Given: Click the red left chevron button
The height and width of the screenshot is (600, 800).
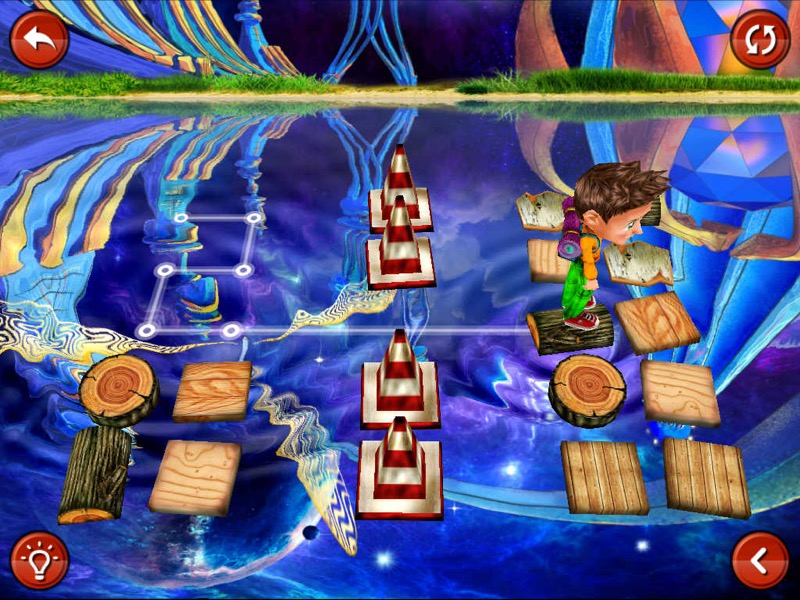Looking at the screenshot, I should 760,560.
